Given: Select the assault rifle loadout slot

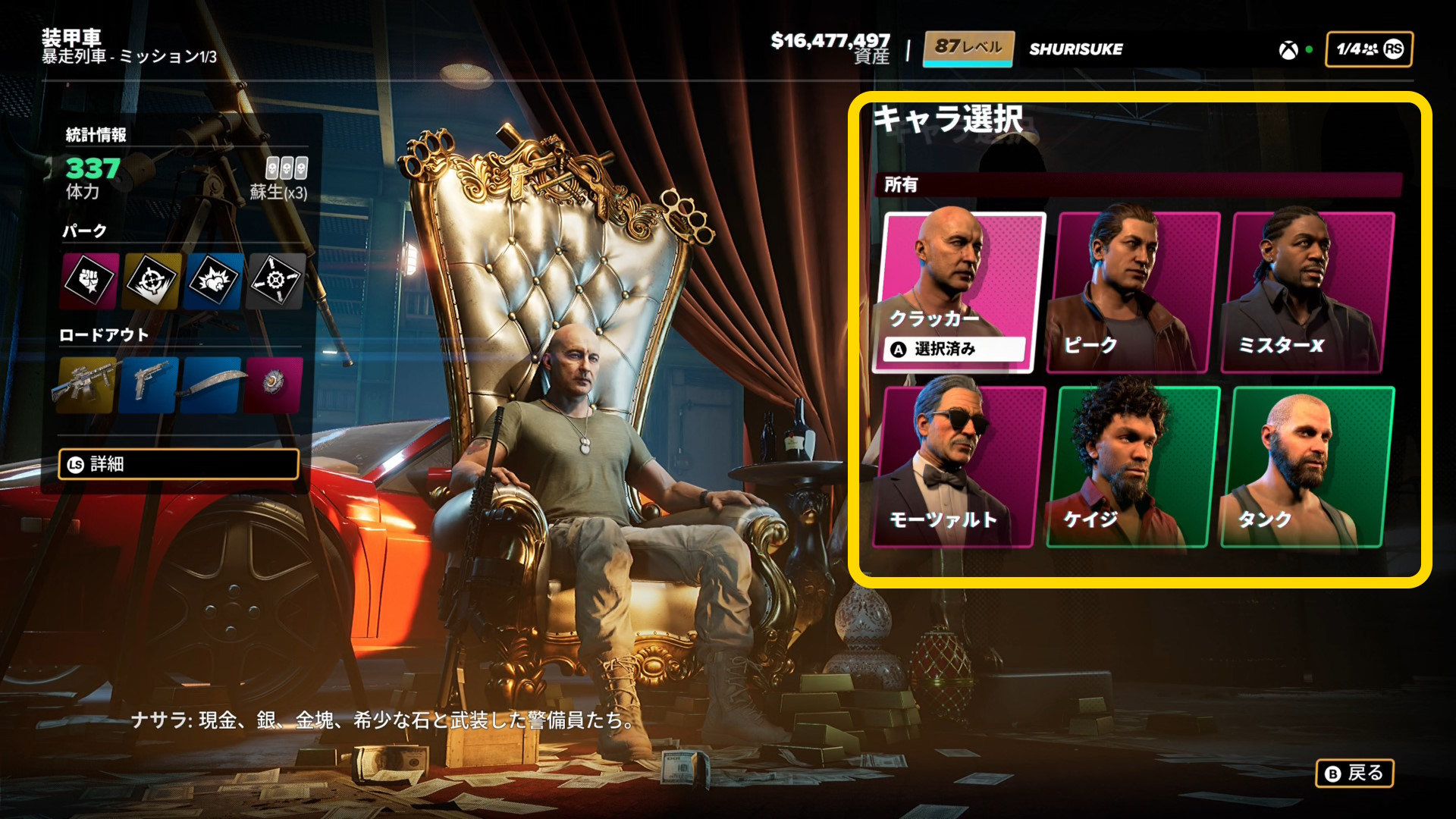Looking at the screenshot, I should (x=86, y=384).
